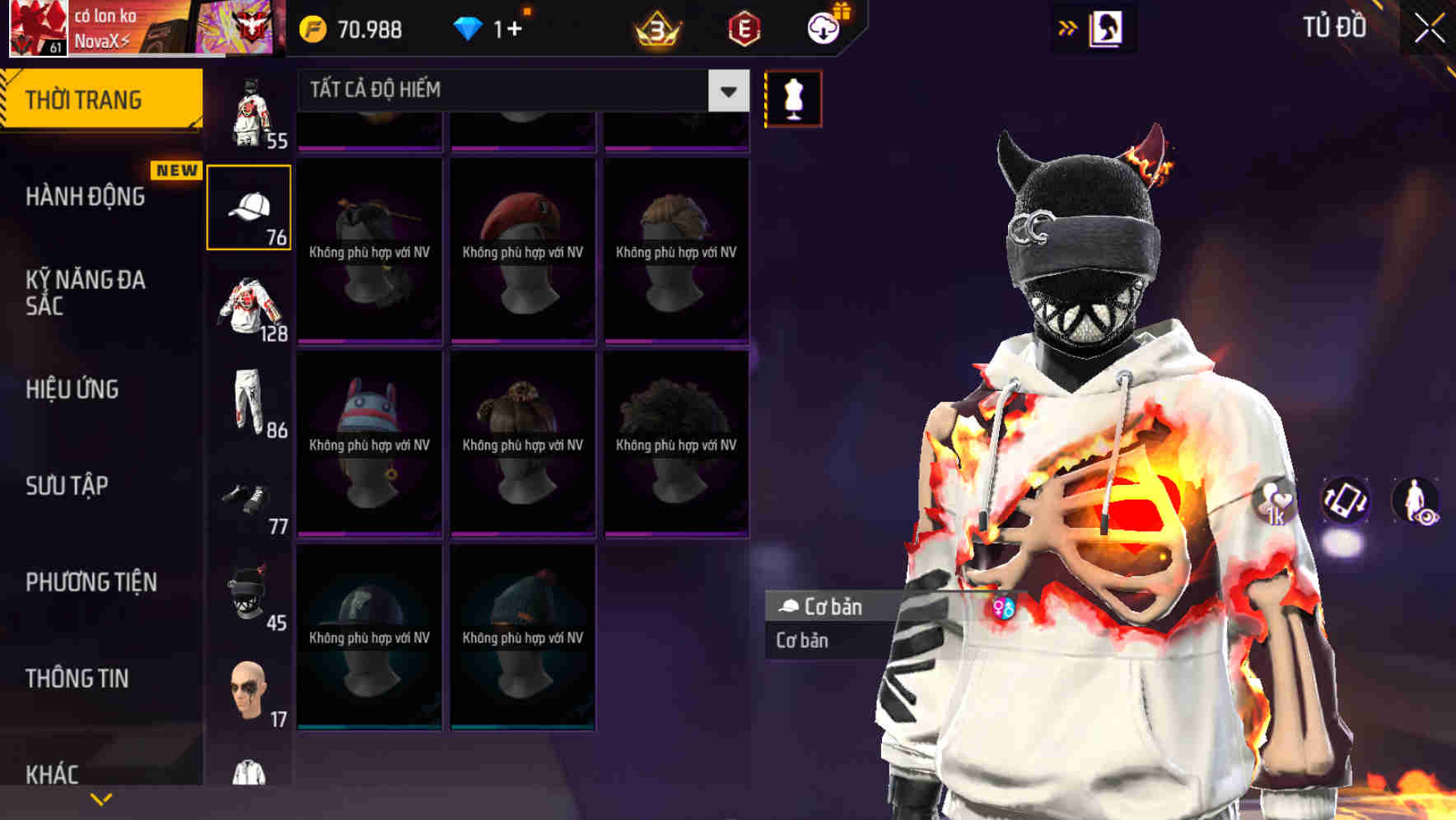The image size is (1456, 820).
Task: Select the PHƯƠNG TIỆN menu entry
Action: pyautogui.click(x=89, y=582)
